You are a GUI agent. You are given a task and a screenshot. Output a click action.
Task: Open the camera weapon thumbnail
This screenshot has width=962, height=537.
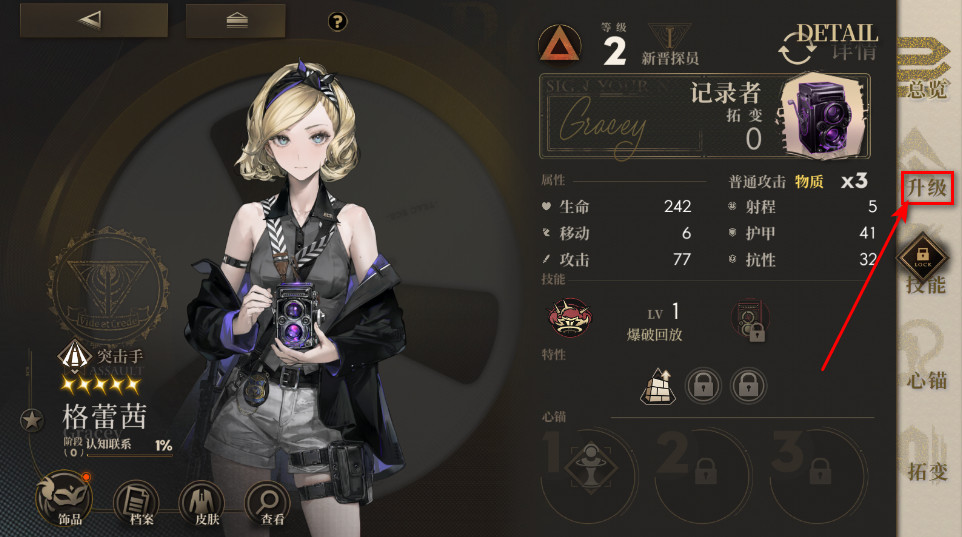[825, 112]
